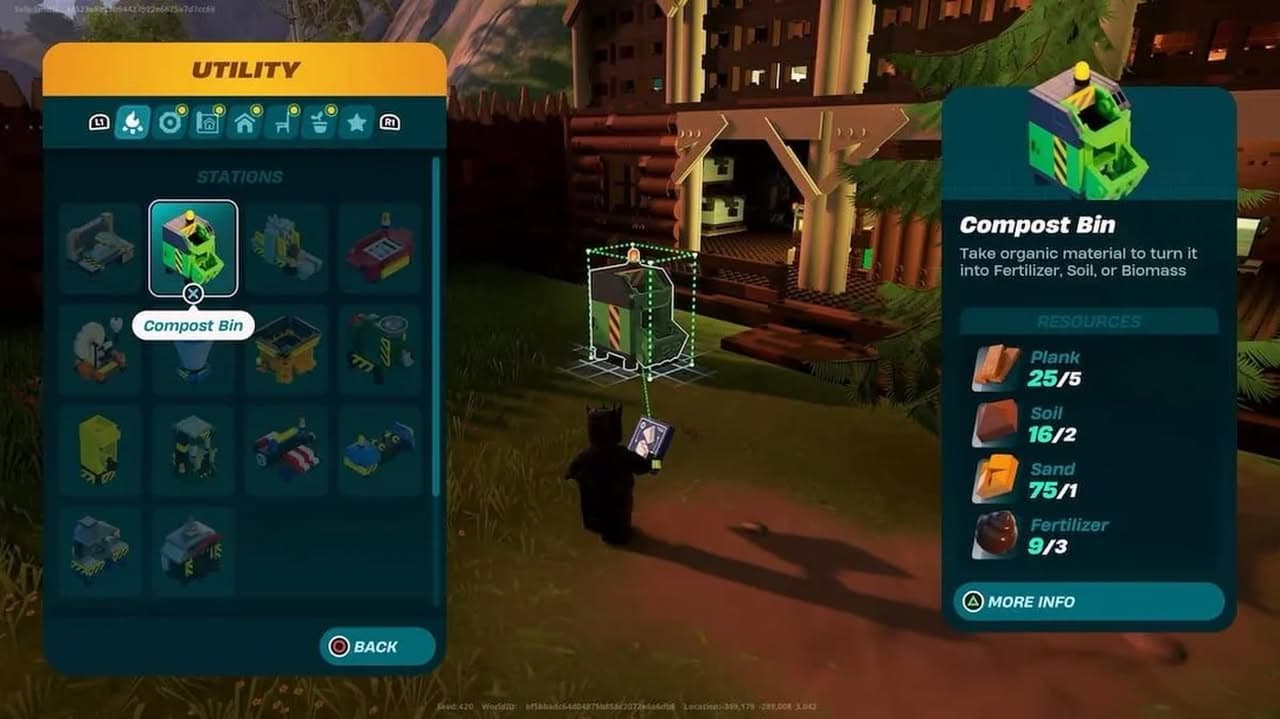Open the gear wheel category tab
Viewport: 1280px width, 719px height.
(171, 123)
